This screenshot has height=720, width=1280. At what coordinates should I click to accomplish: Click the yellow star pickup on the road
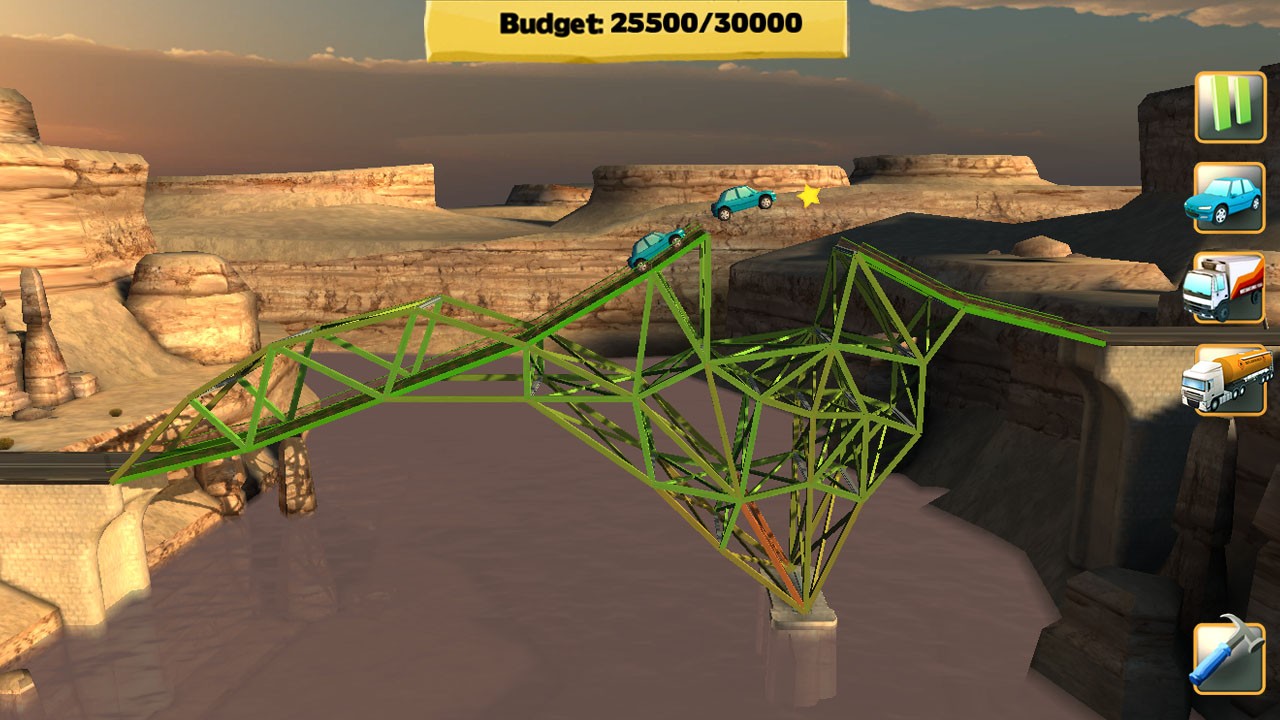coord(809,197)
